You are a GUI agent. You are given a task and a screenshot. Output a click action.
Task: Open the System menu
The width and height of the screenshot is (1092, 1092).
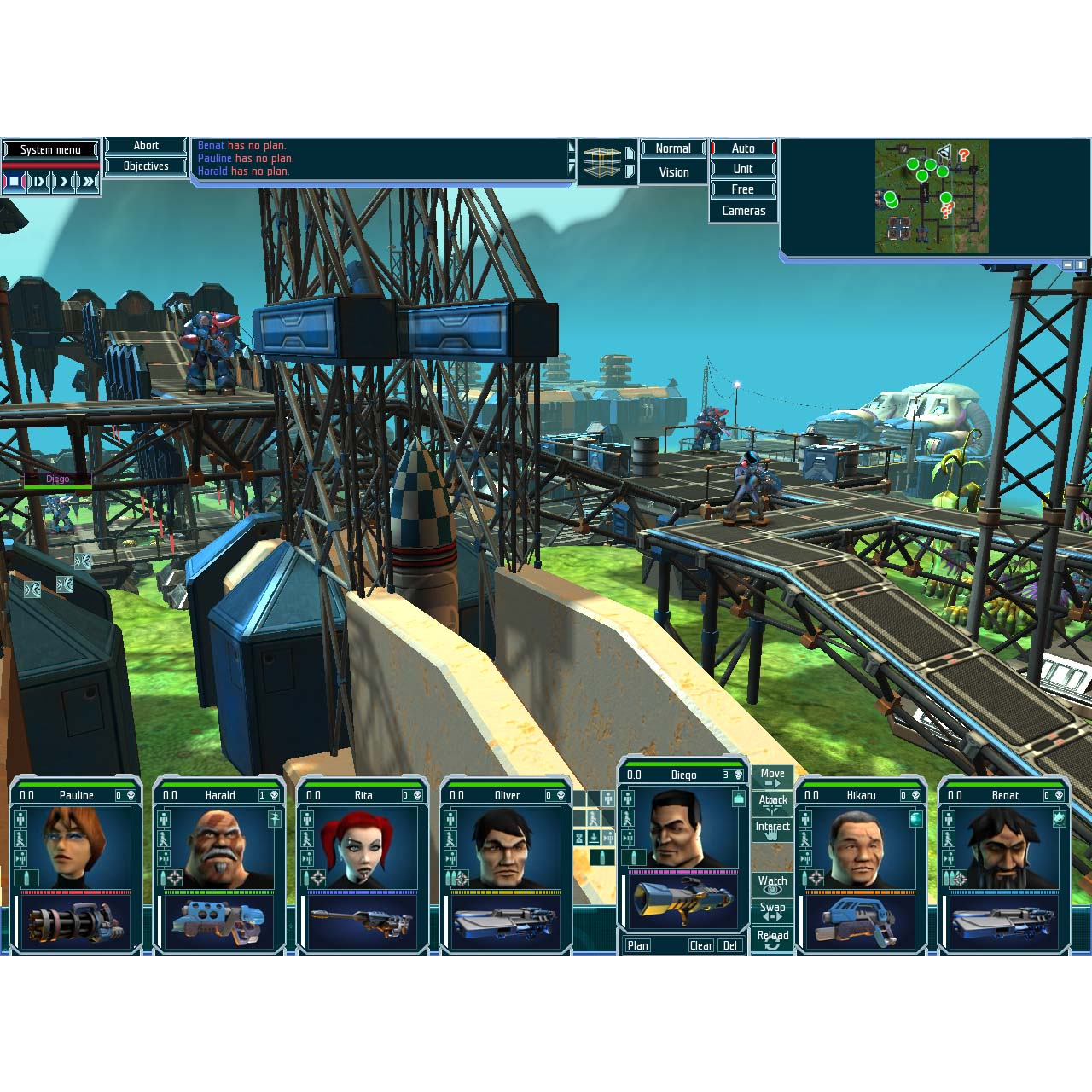pyautogui.click(x=50, y=150)
